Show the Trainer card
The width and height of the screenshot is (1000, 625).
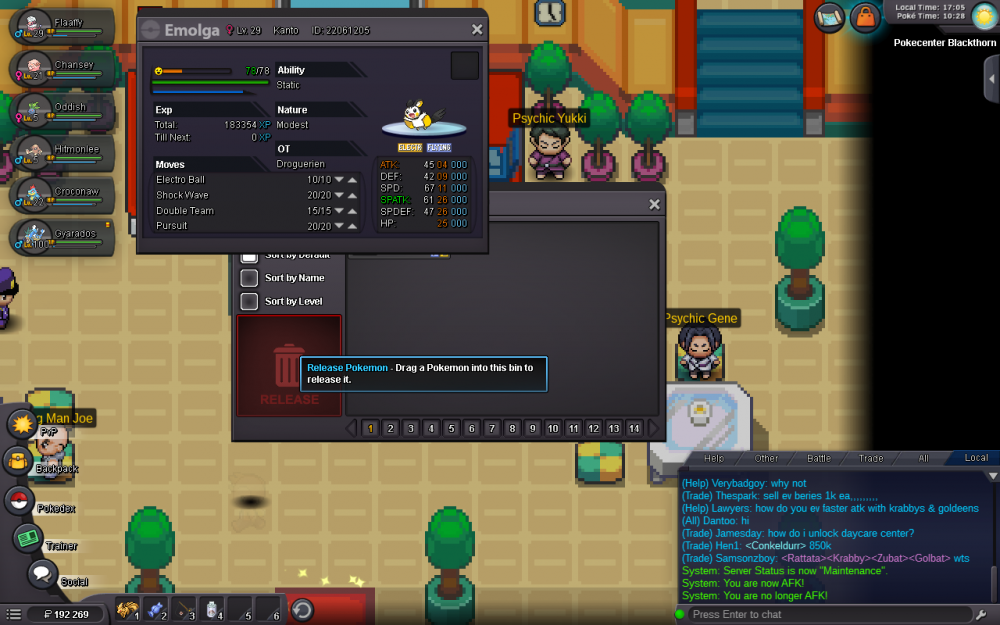27,538
